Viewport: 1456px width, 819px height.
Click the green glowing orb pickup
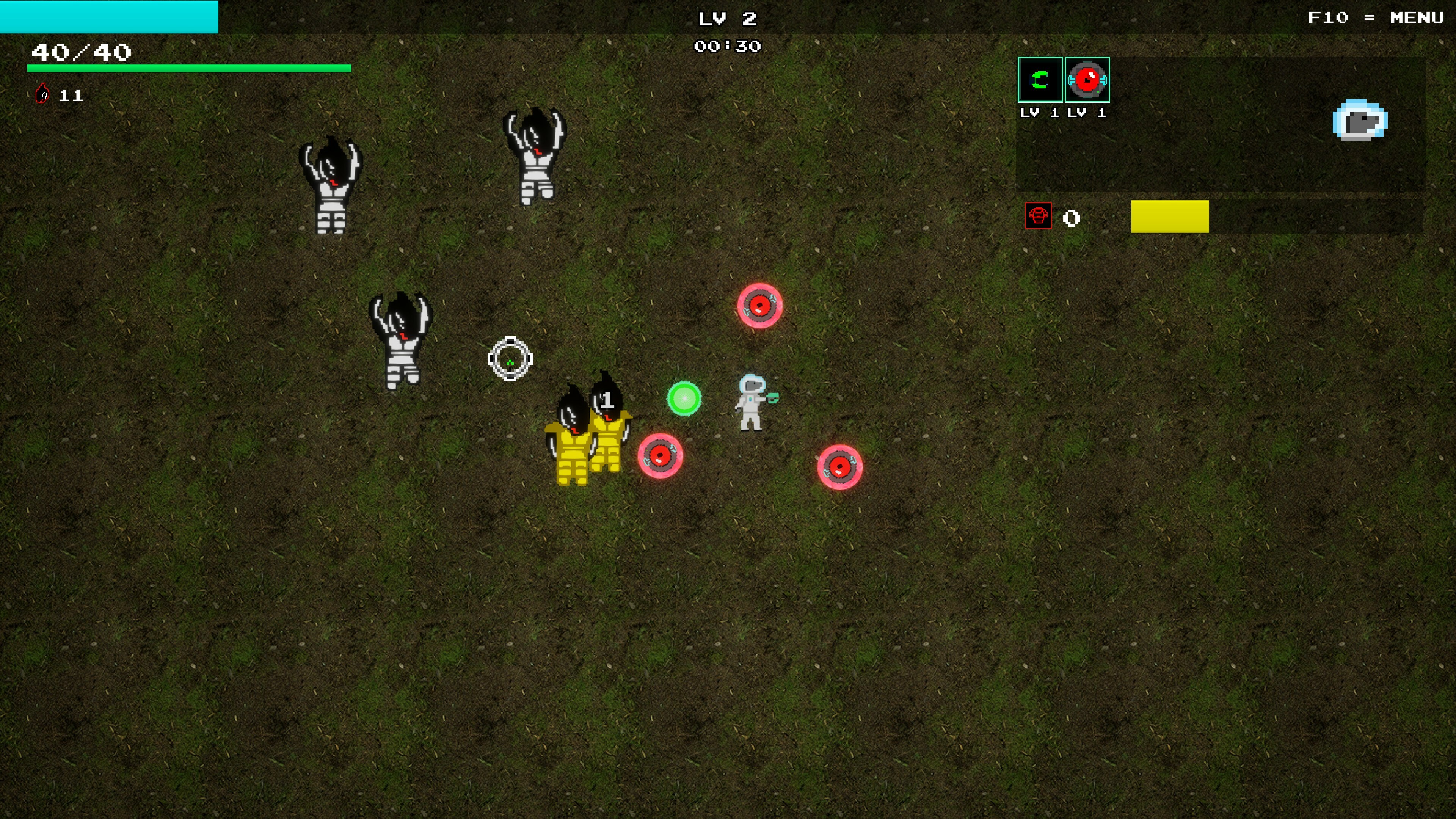pyautogui.click(x=684, y=399)
